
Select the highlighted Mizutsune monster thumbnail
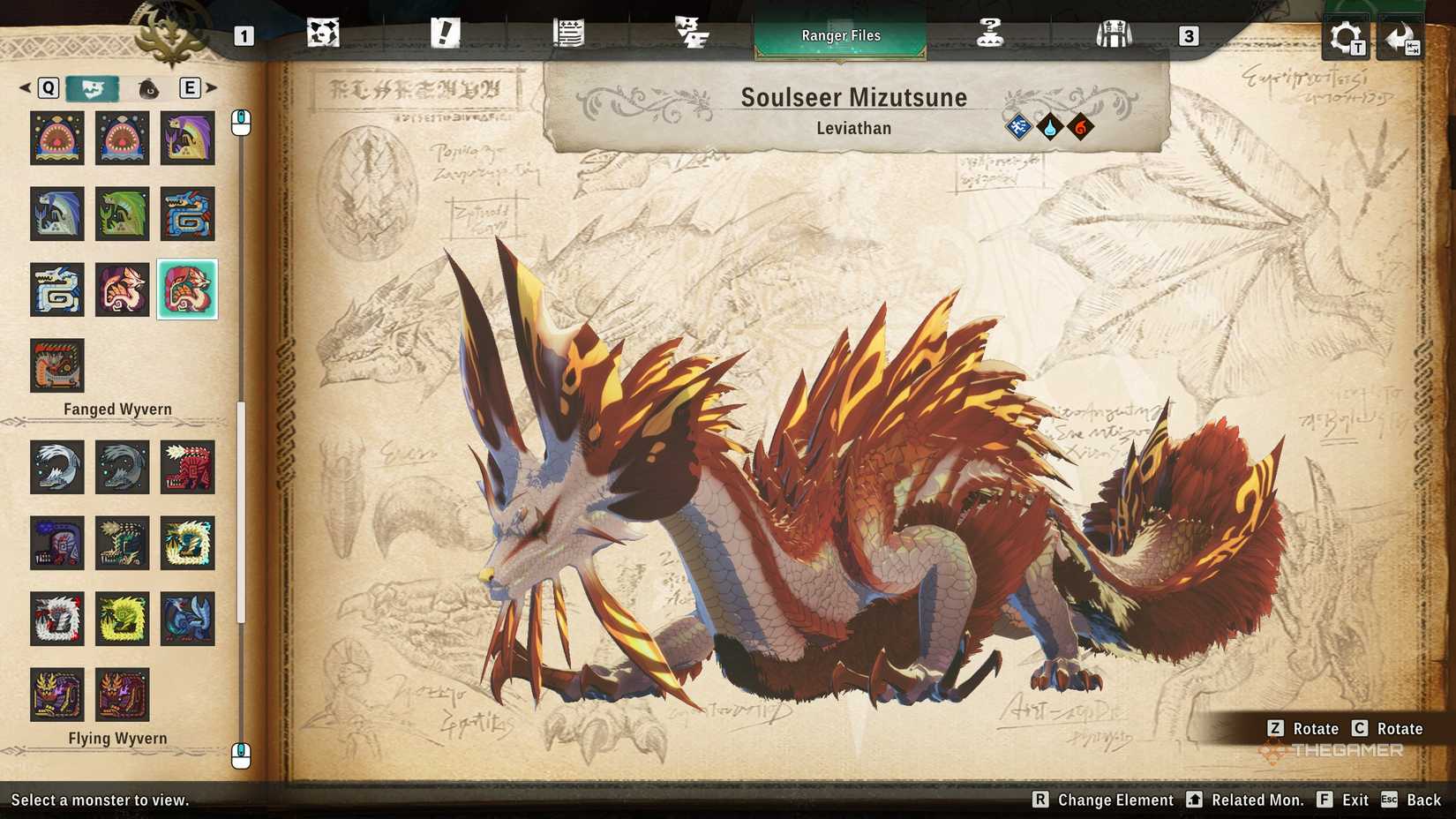[x=188, y=289]
